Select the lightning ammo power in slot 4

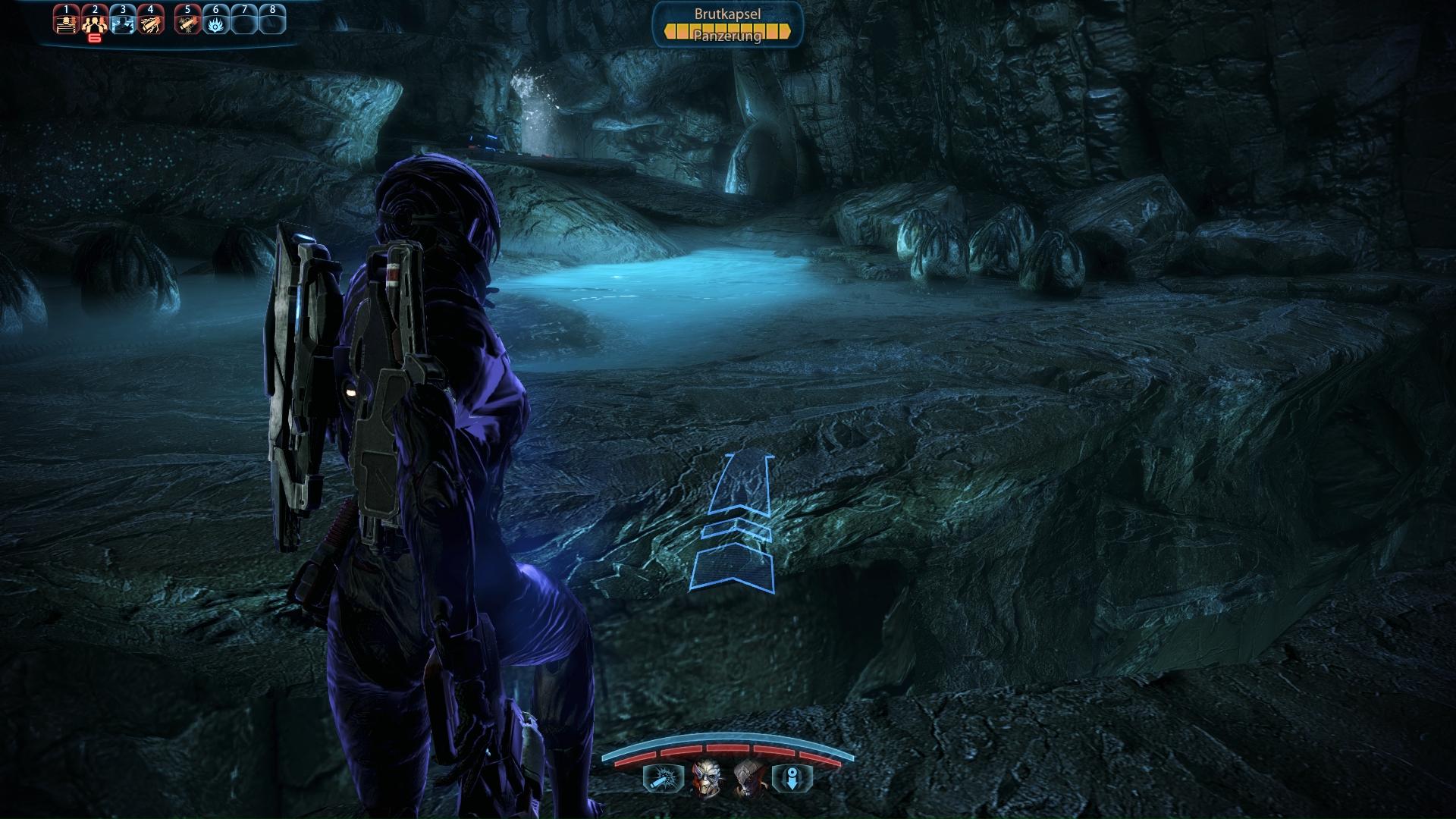(151, 22)
